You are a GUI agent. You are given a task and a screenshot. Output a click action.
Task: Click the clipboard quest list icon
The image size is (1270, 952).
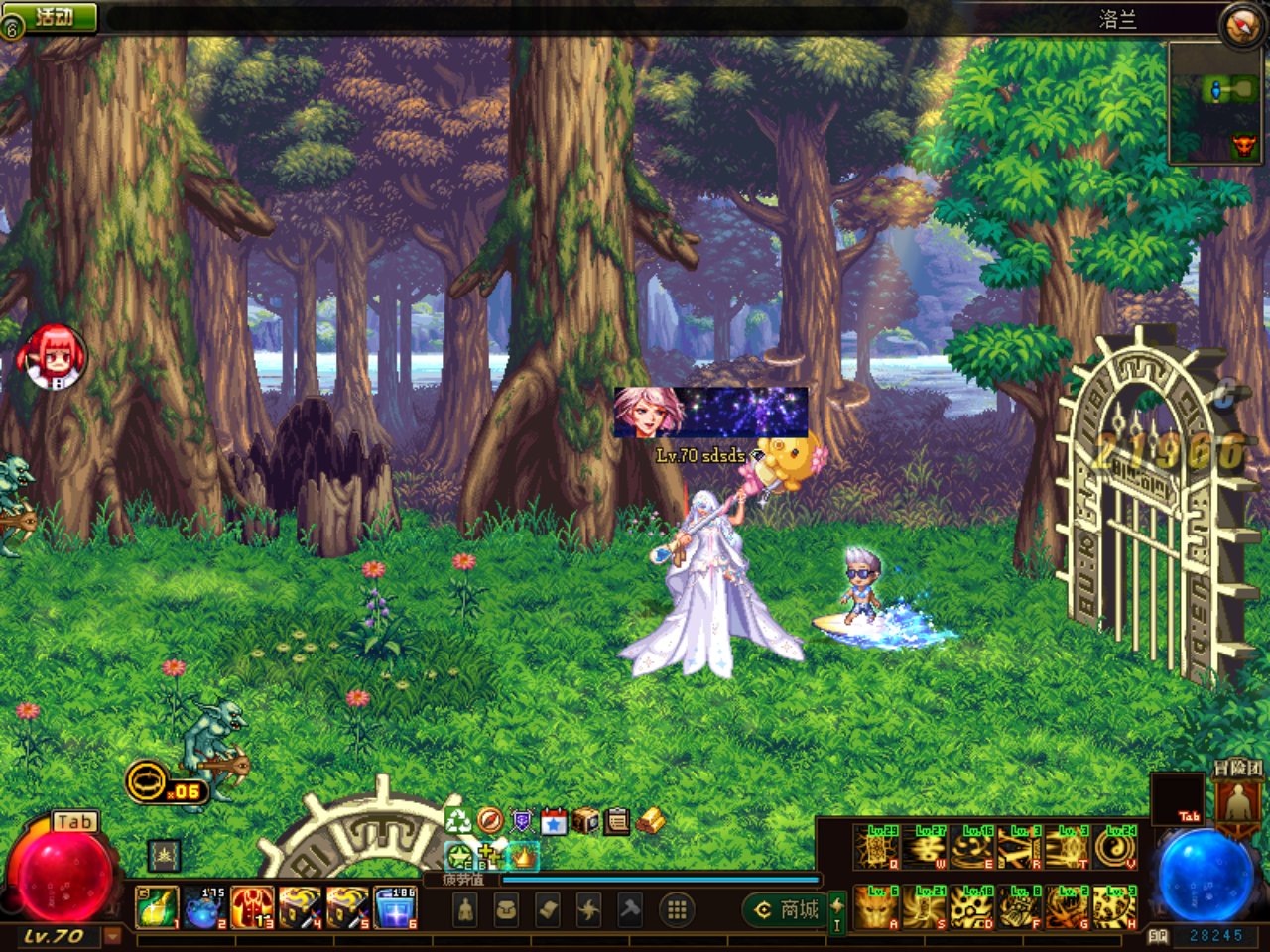click(616, 821)
